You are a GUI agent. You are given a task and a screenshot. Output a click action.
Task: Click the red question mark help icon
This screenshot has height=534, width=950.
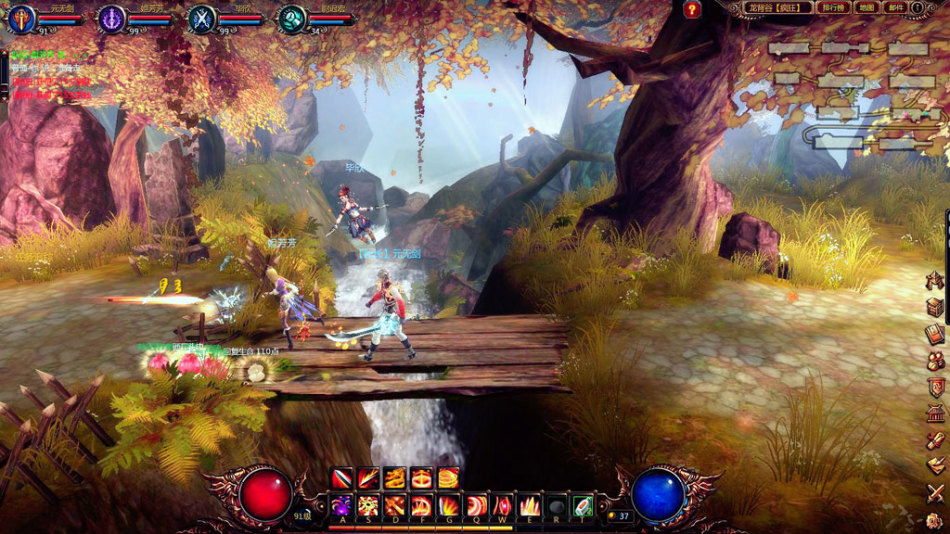[692, 9]
